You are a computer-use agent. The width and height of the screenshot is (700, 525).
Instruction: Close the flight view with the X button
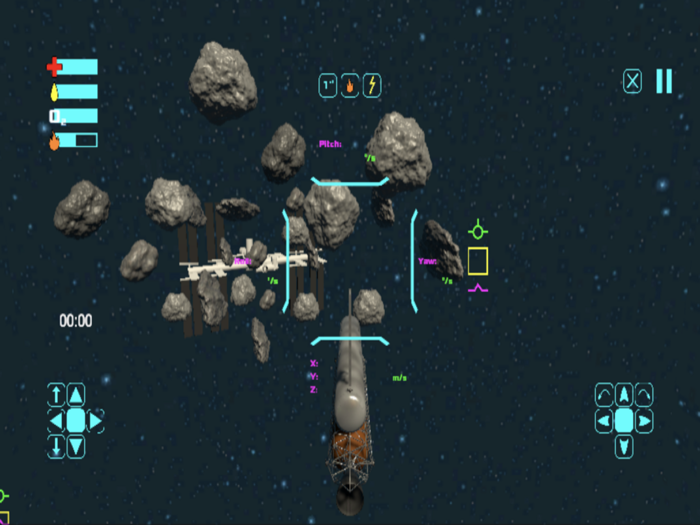(633, 82)
